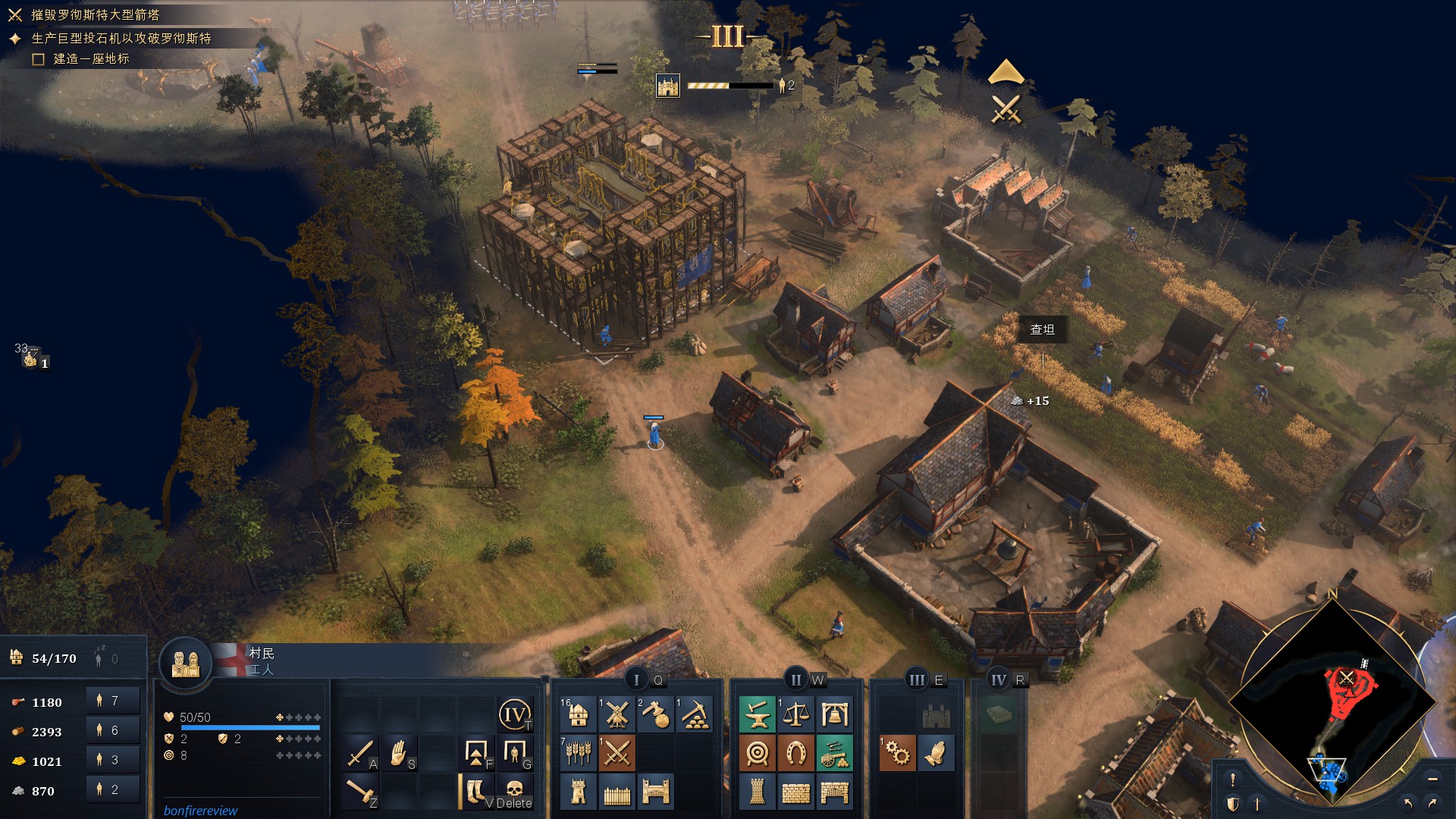Open the market scales build icon

(x=795, y=714)
